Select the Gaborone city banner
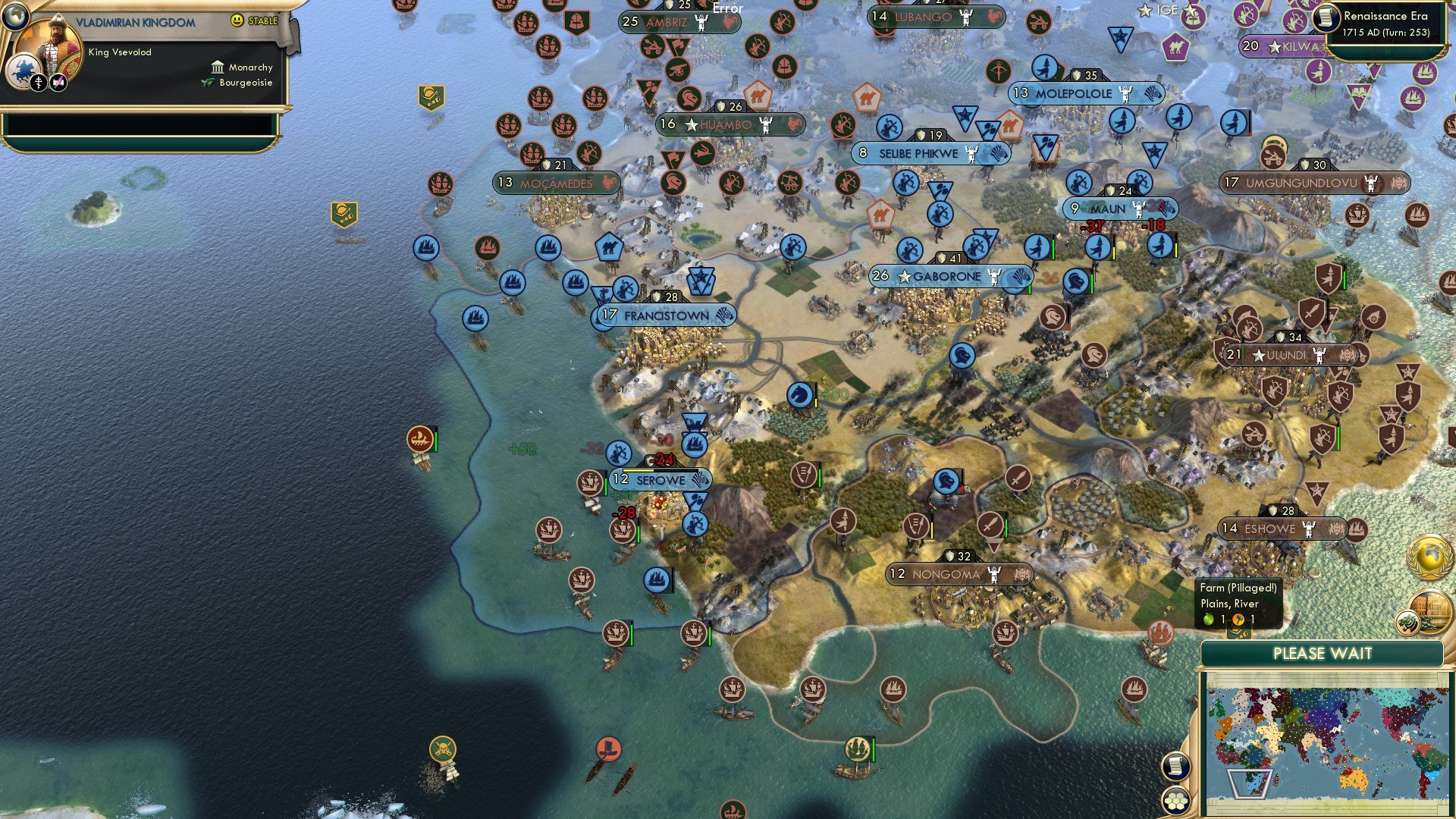 pyautogui.click(x=949, y=277)
